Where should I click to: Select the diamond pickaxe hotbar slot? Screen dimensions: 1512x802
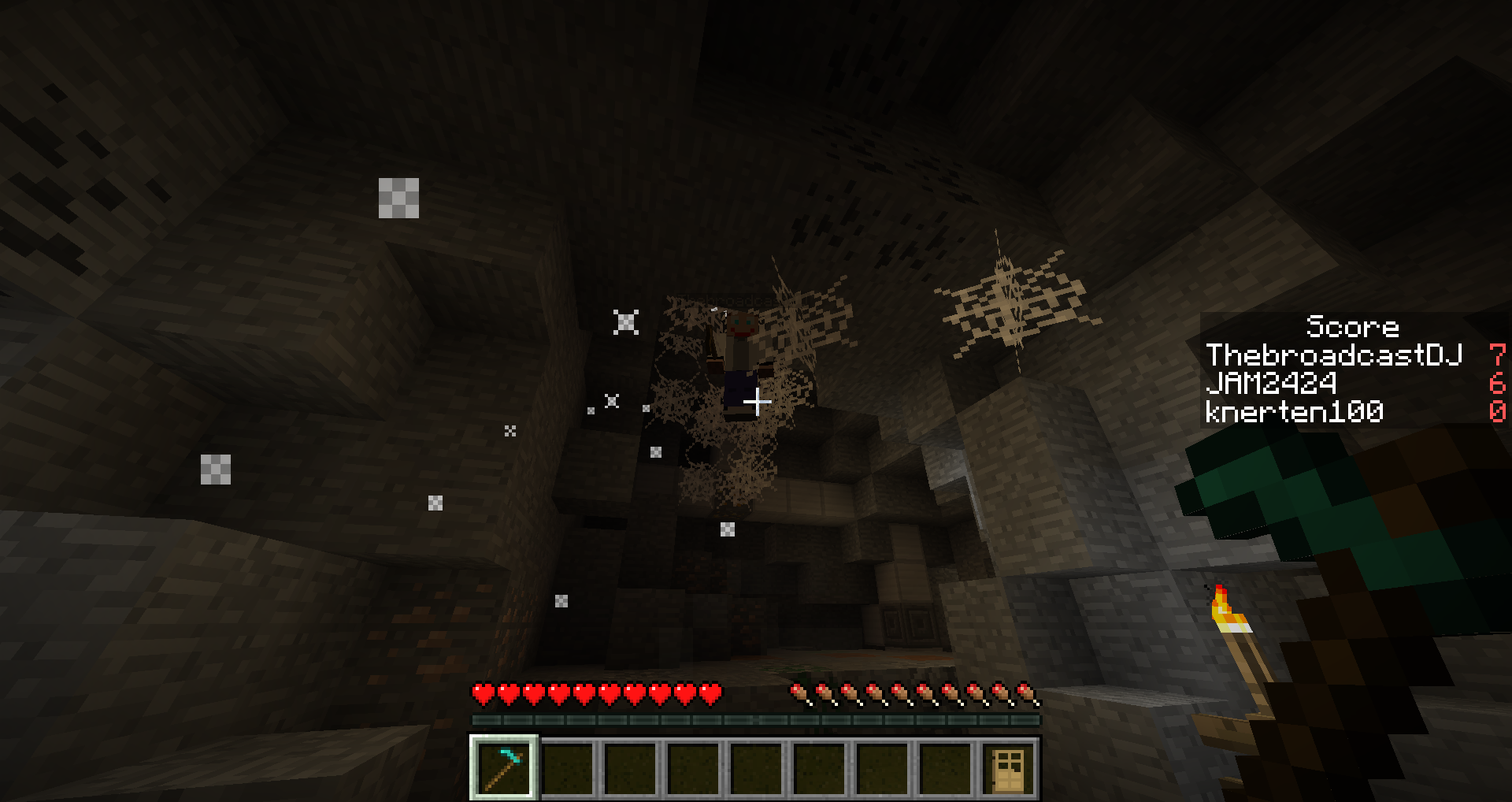504,767
